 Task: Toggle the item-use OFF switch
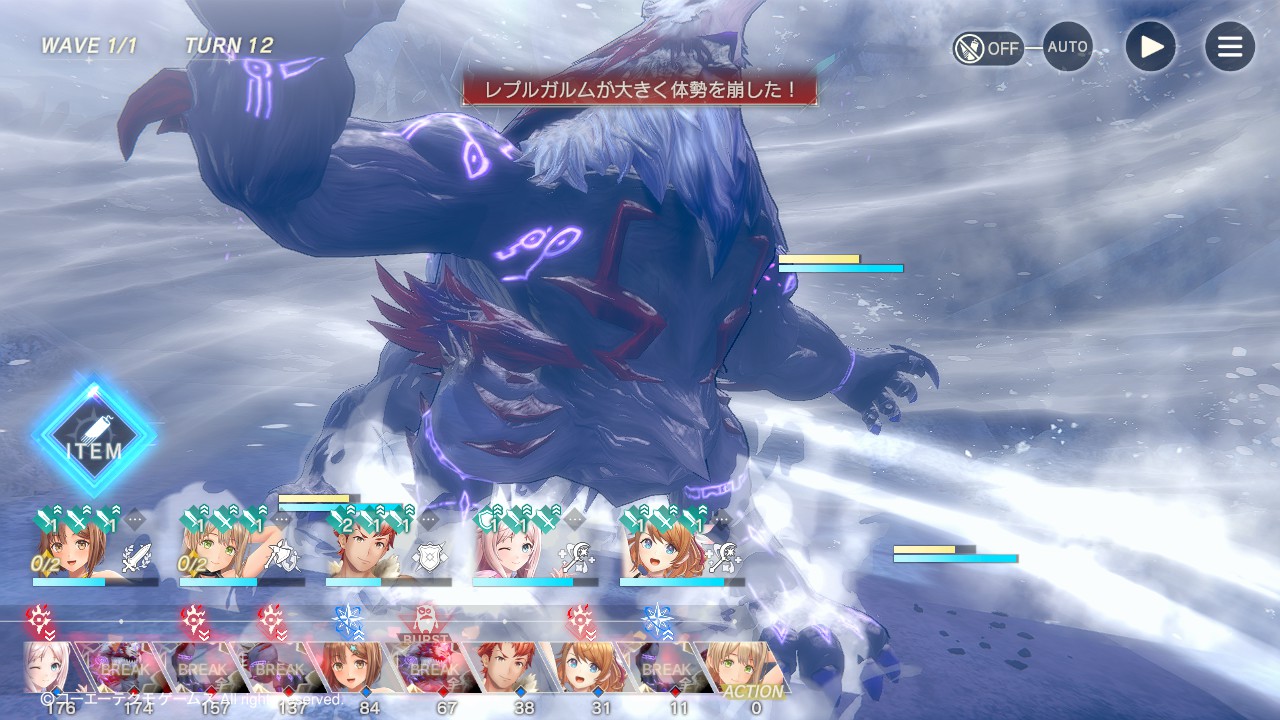tap(988, 48)
